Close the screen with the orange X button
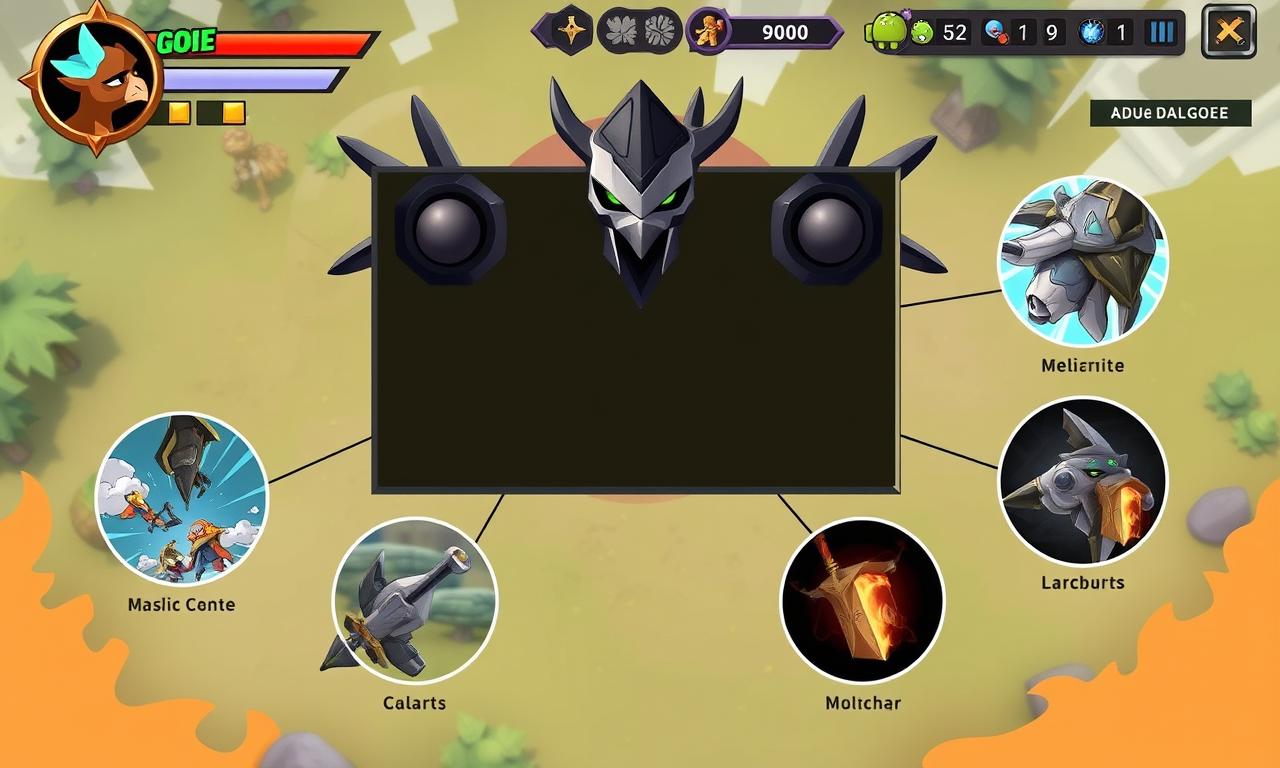The height and width of the screenshot is (768, 1280). (1228, 32)
